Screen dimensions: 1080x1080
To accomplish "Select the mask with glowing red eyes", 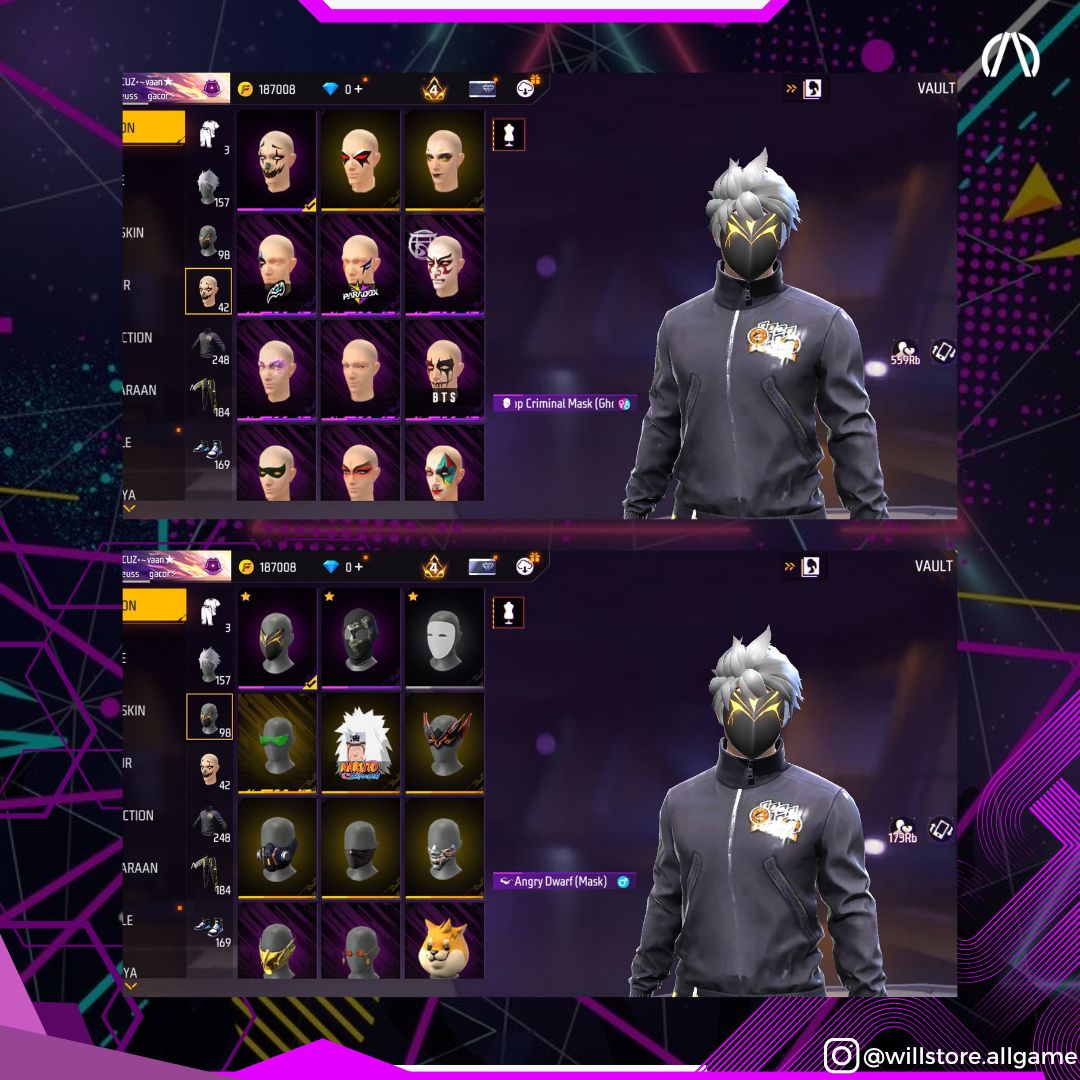I will pos(360,943).
